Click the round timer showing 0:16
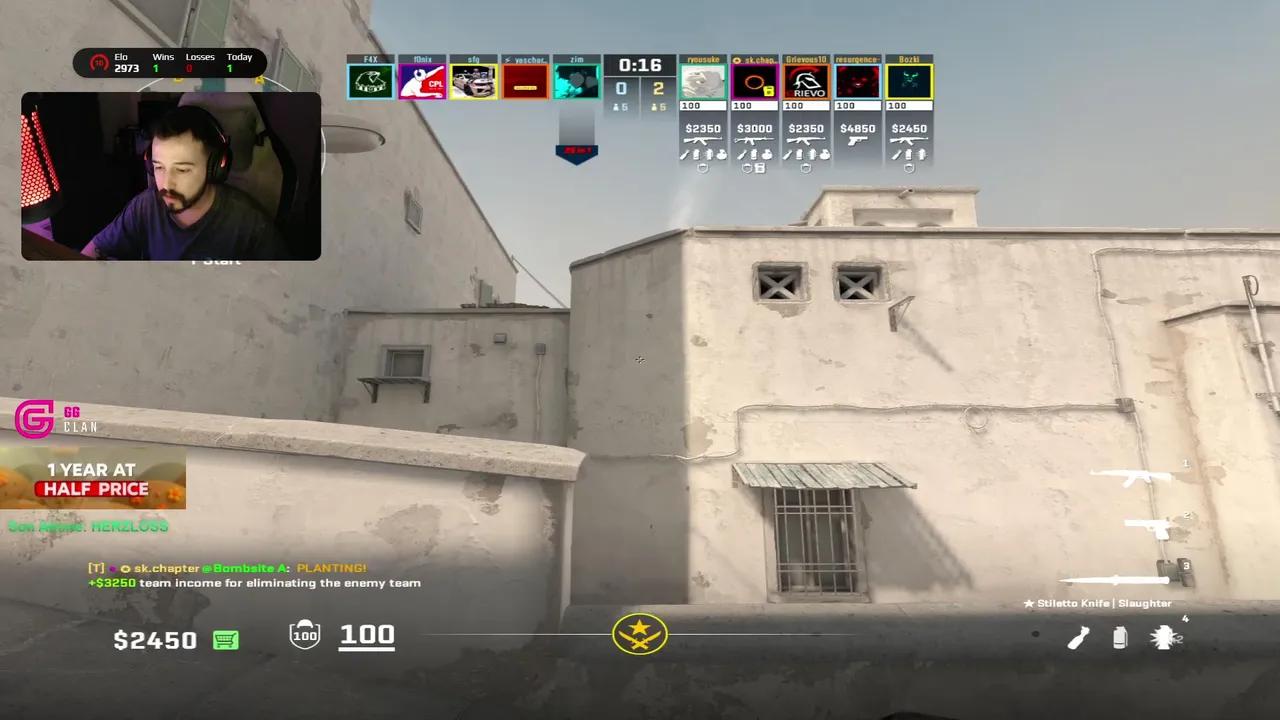This screenshot has height=720, width=1280. click(638, 66)
